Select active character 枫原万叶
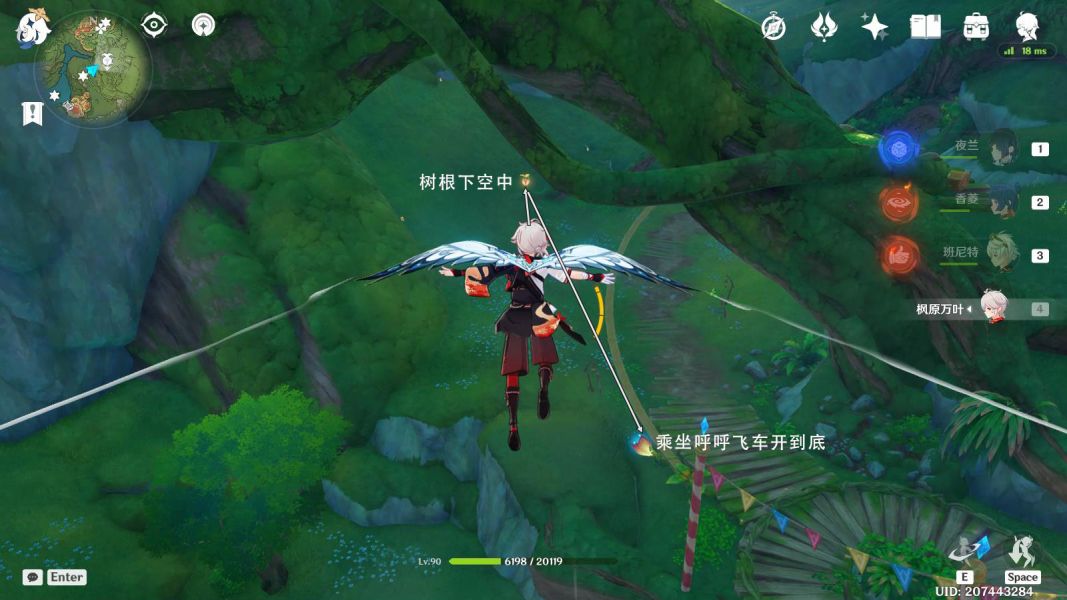This screenshot has height=600, width=1067. point(993,308)
